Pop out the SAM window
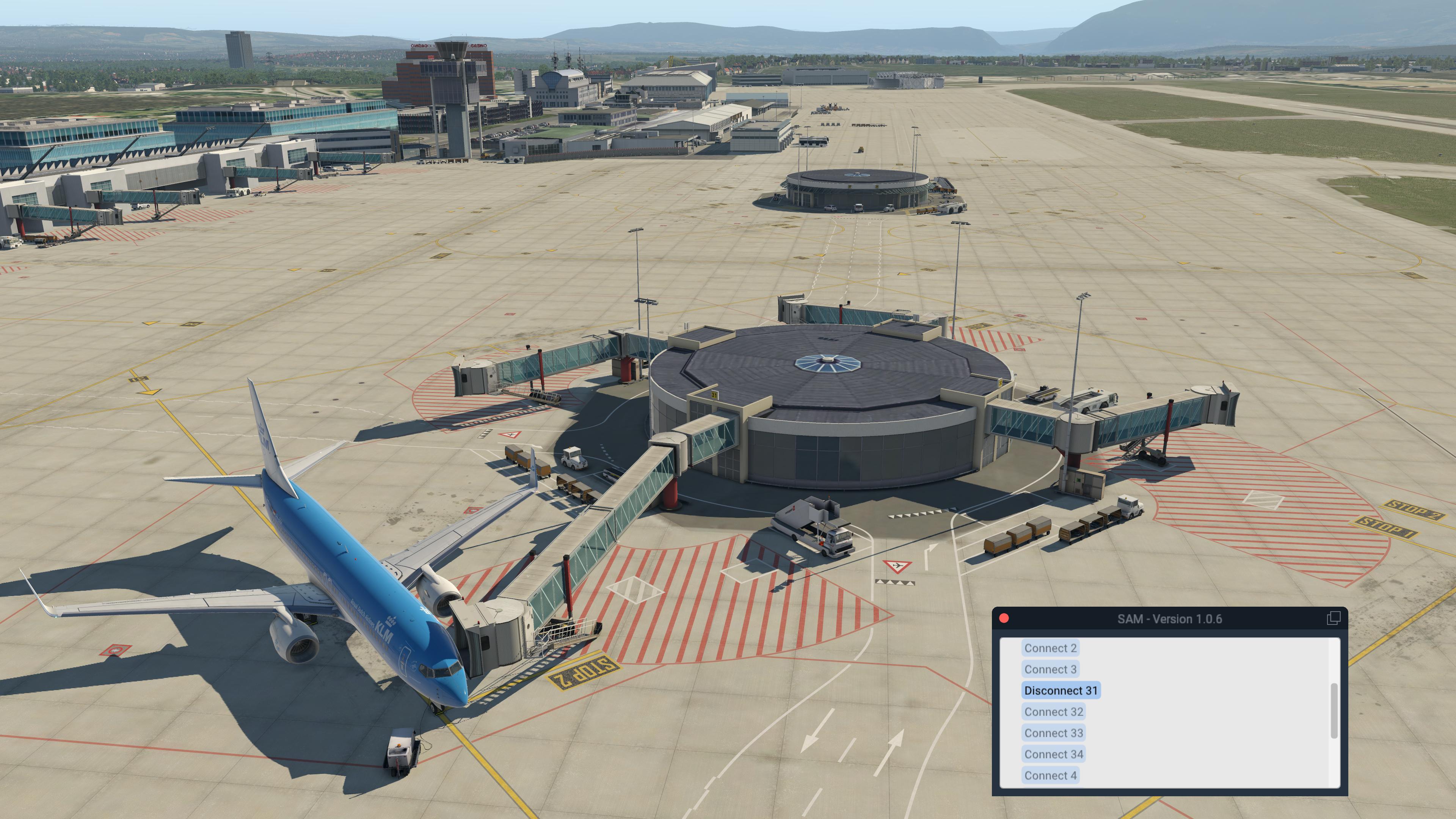The height and width of the screenshot is (819, 1456). 1333,618
